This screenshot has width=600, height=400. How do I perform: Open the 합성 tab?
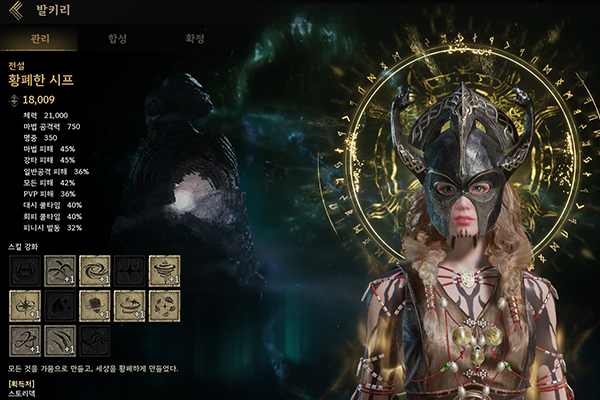[x=117, y=39]
